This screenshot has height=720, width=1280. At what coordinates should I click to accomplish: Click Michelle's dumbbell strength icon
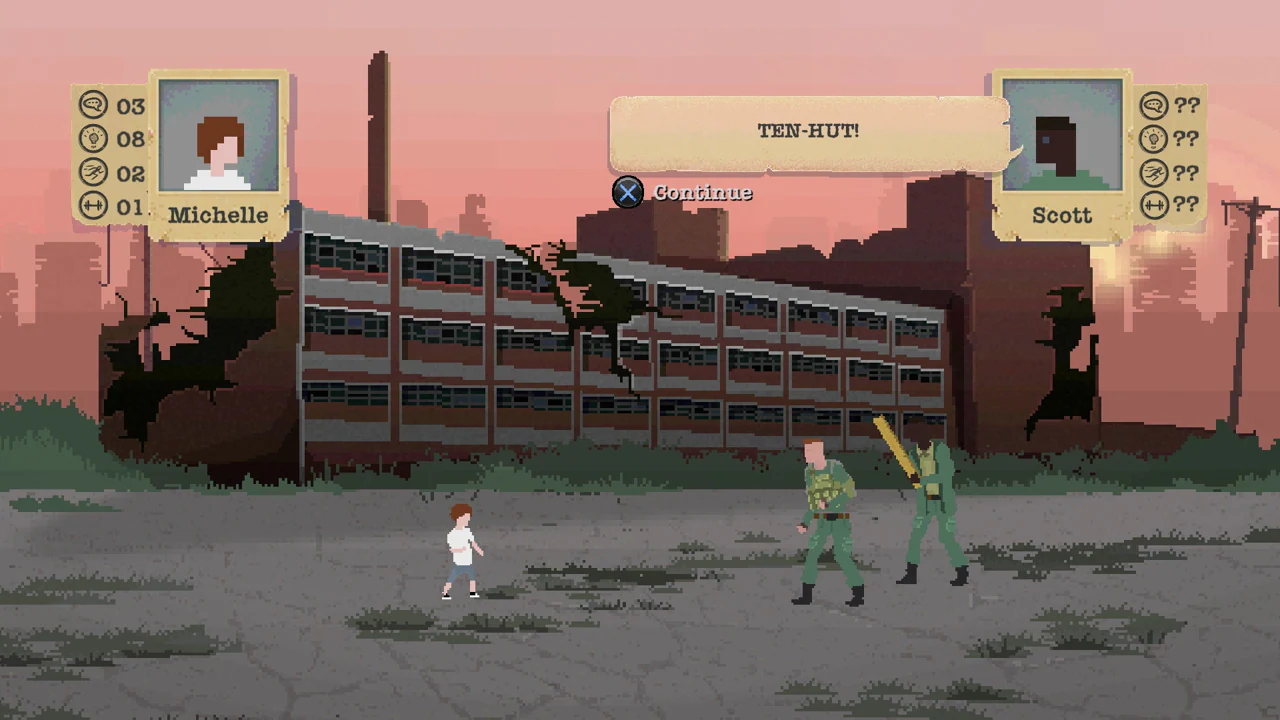click(x=93, y=206)
